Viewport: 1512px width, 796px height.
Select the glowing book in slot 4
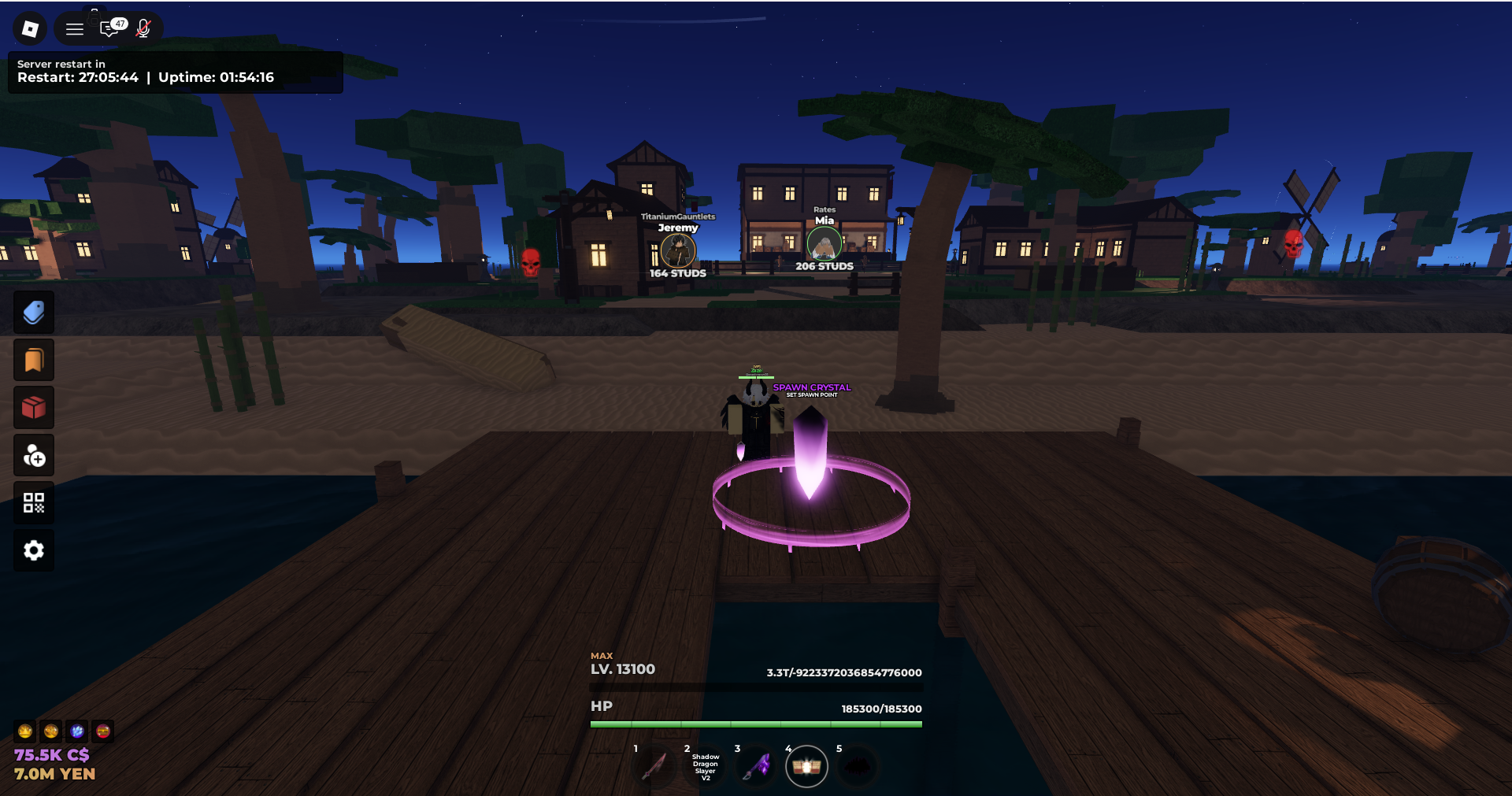pyautogui.click(x=807, y=766)
